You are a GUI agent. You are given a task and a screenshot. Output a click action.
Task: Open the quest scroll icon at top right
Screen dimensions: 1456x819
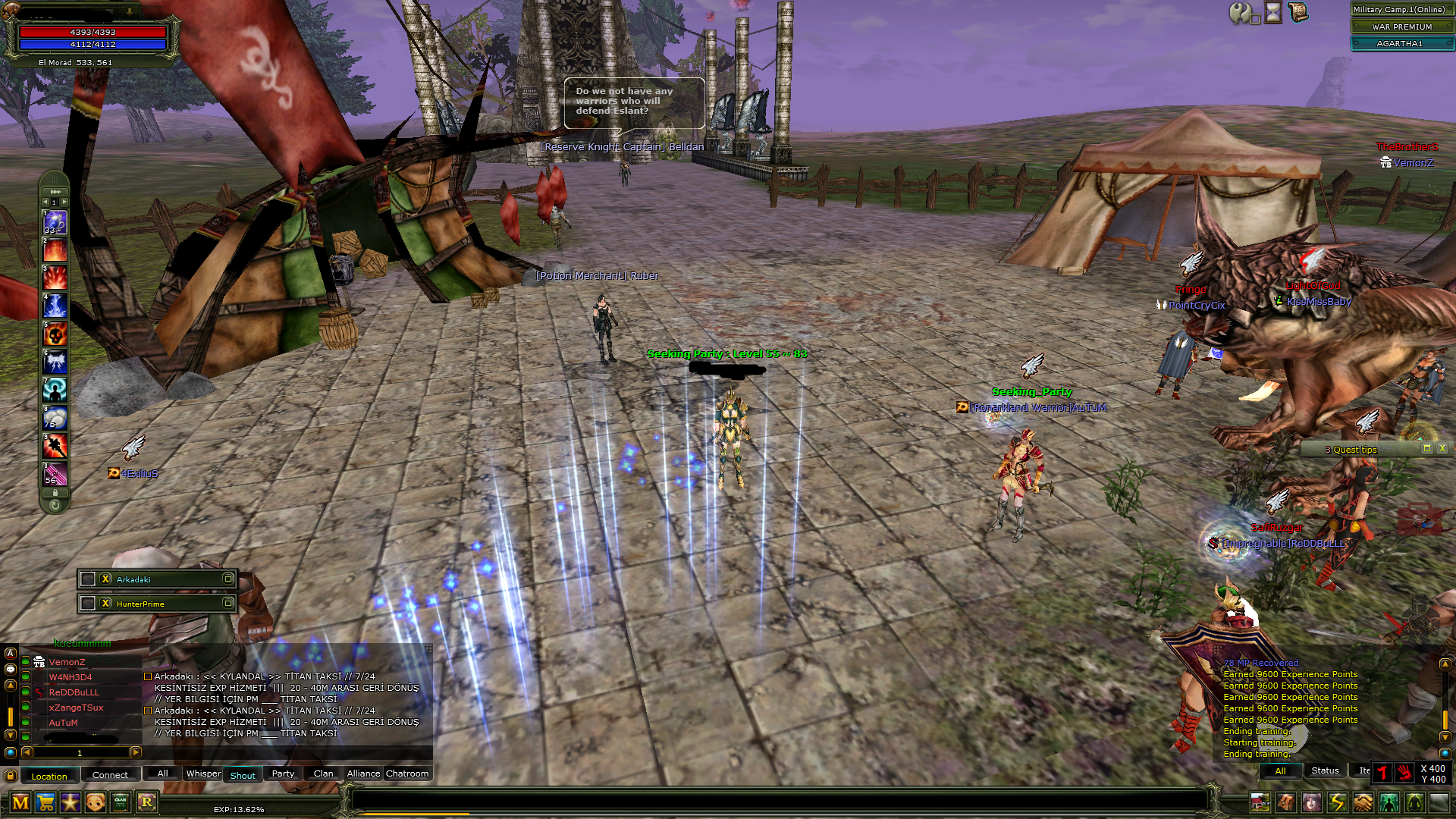click(x=1298, y=12)
